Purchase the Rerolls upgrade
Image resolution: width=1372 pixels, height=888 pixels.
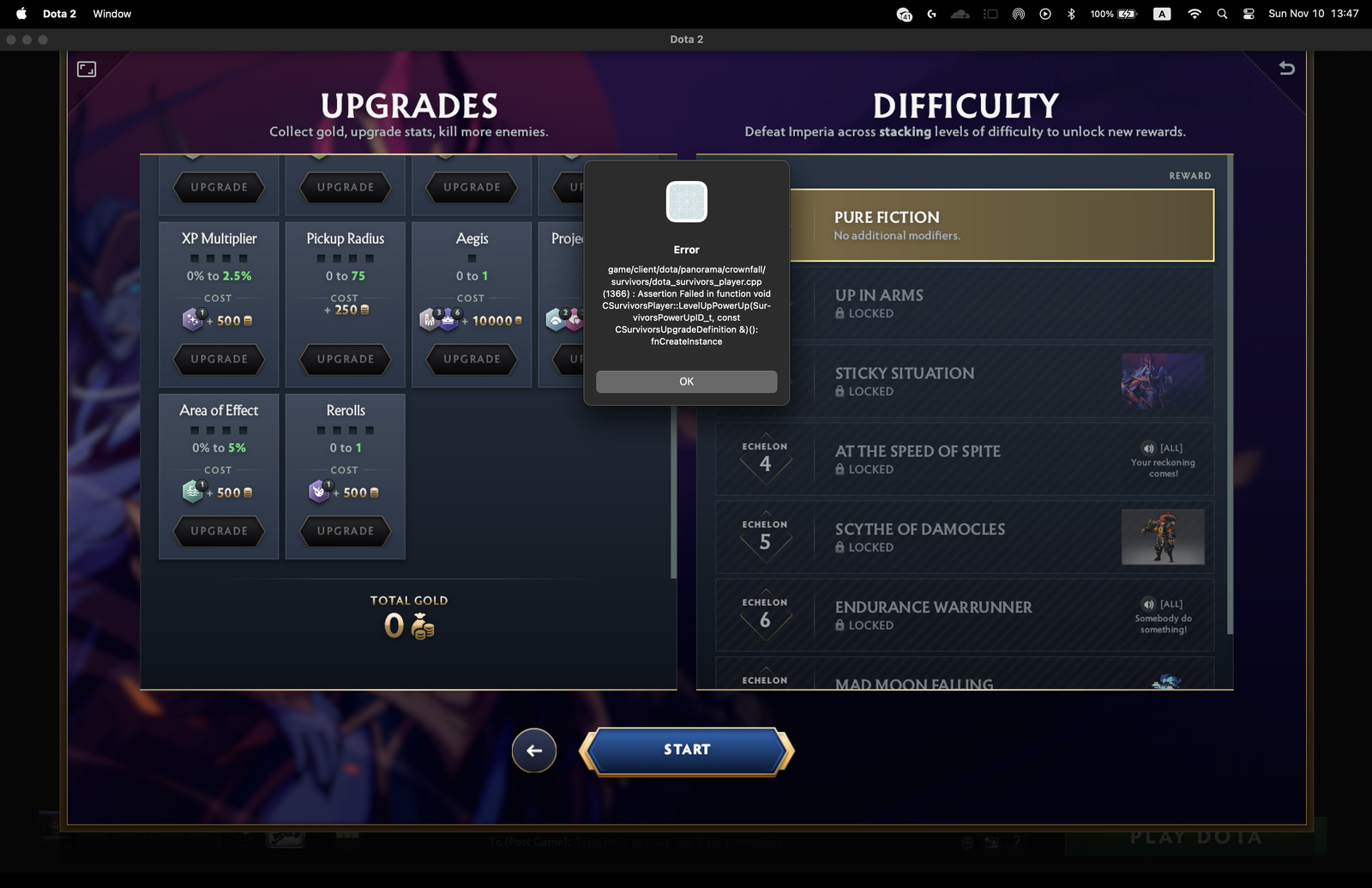pyautogui.click(x=346, y=531)
